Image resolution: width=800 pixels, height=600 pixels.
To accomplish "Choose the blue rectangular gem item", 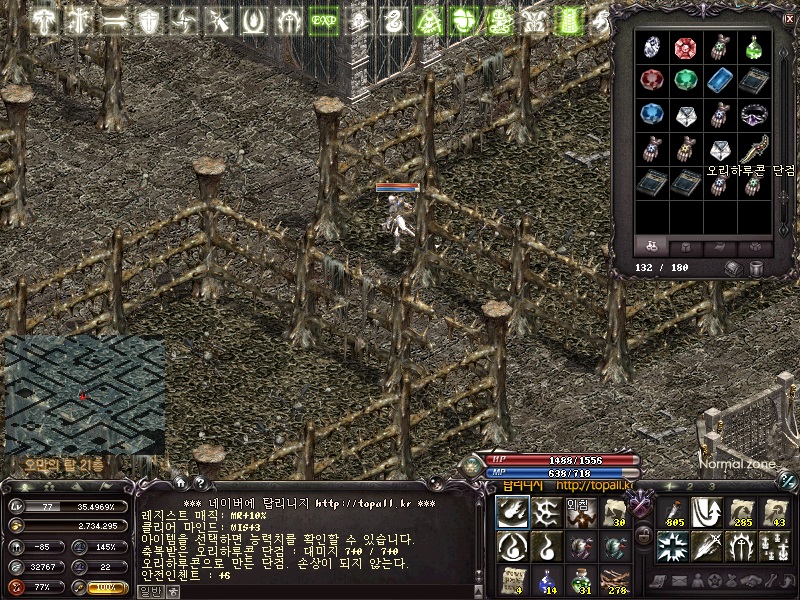I will click(x=718, y=81).
